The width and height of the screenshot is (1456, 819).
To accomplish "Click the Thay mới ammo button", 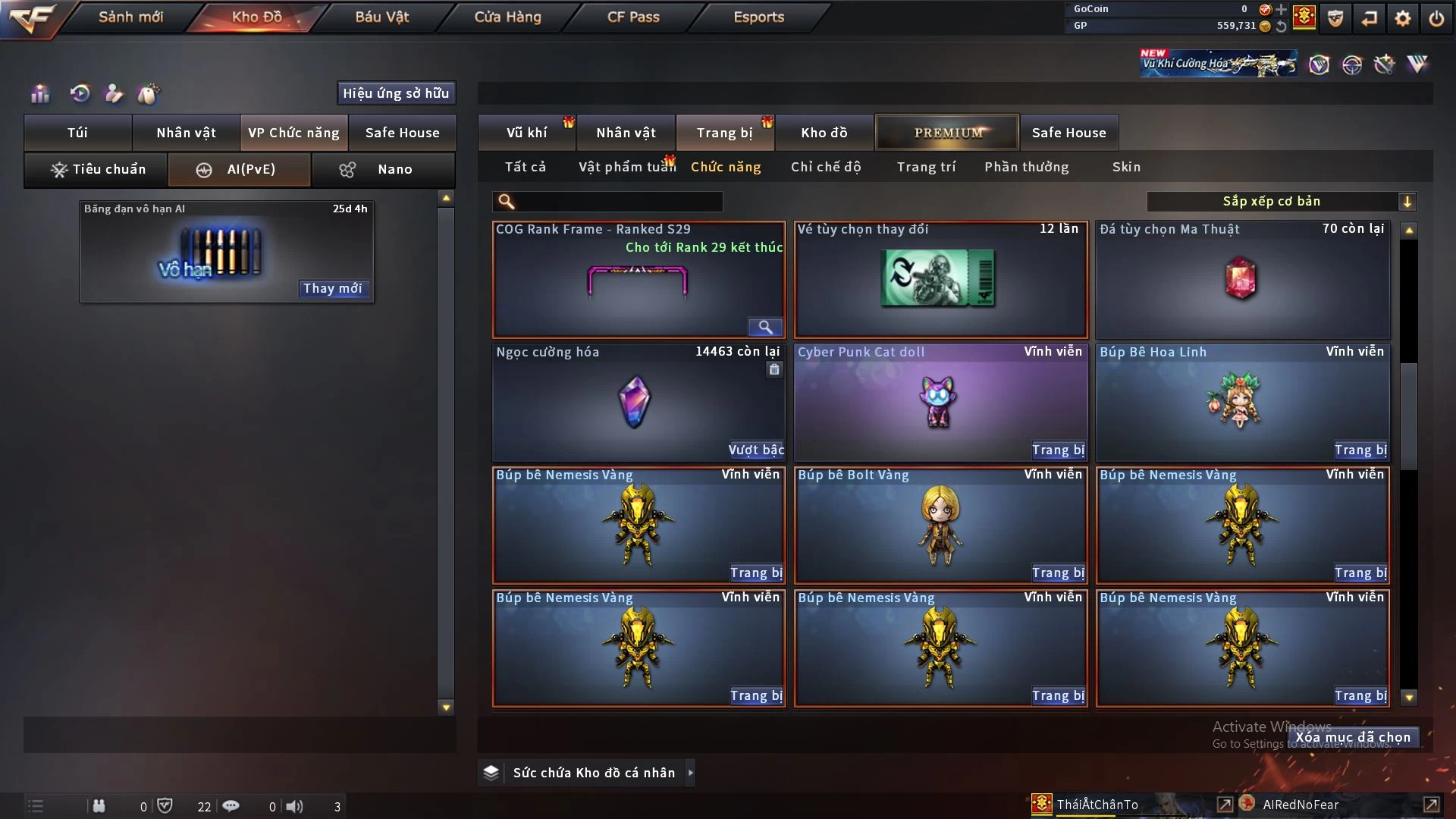I will pos(332,288).
